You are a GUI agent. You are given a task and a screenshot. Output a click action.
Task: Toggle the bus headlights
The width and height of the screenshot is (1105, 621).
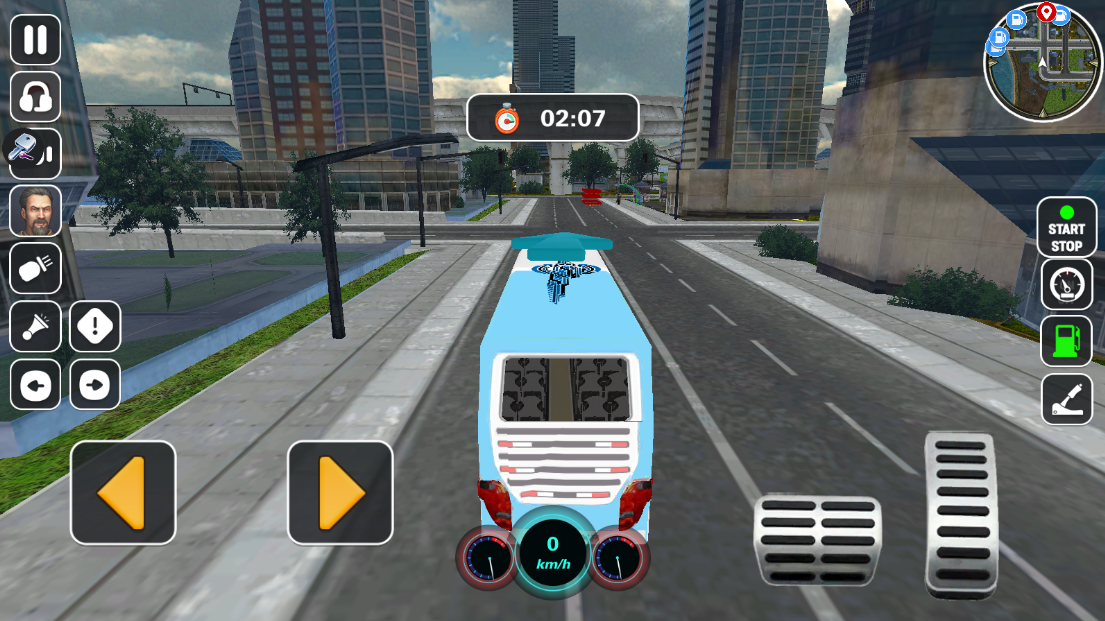pyautogui.click(x=36, y=268)
